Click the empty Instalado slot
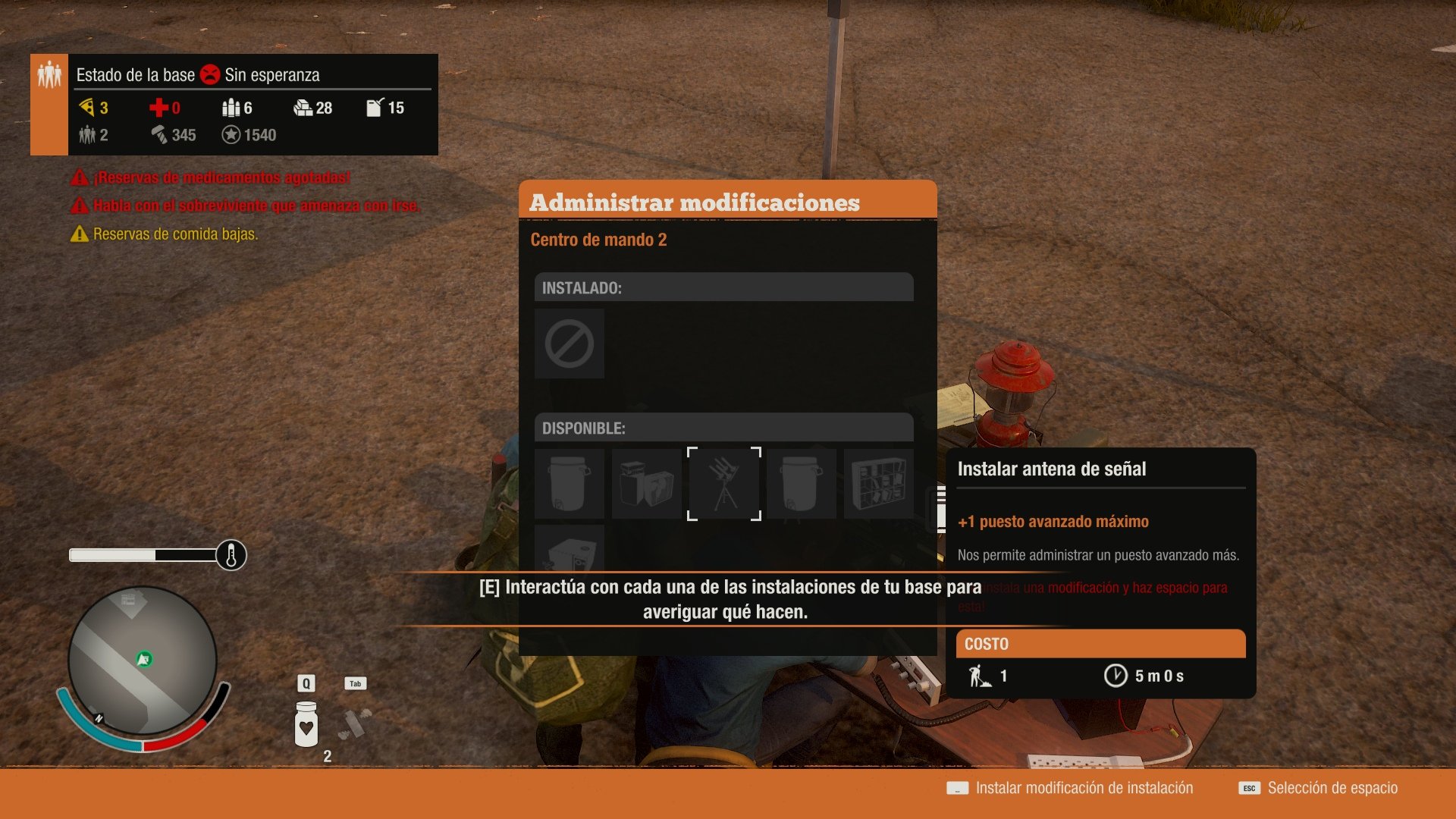 pos(569,344)
